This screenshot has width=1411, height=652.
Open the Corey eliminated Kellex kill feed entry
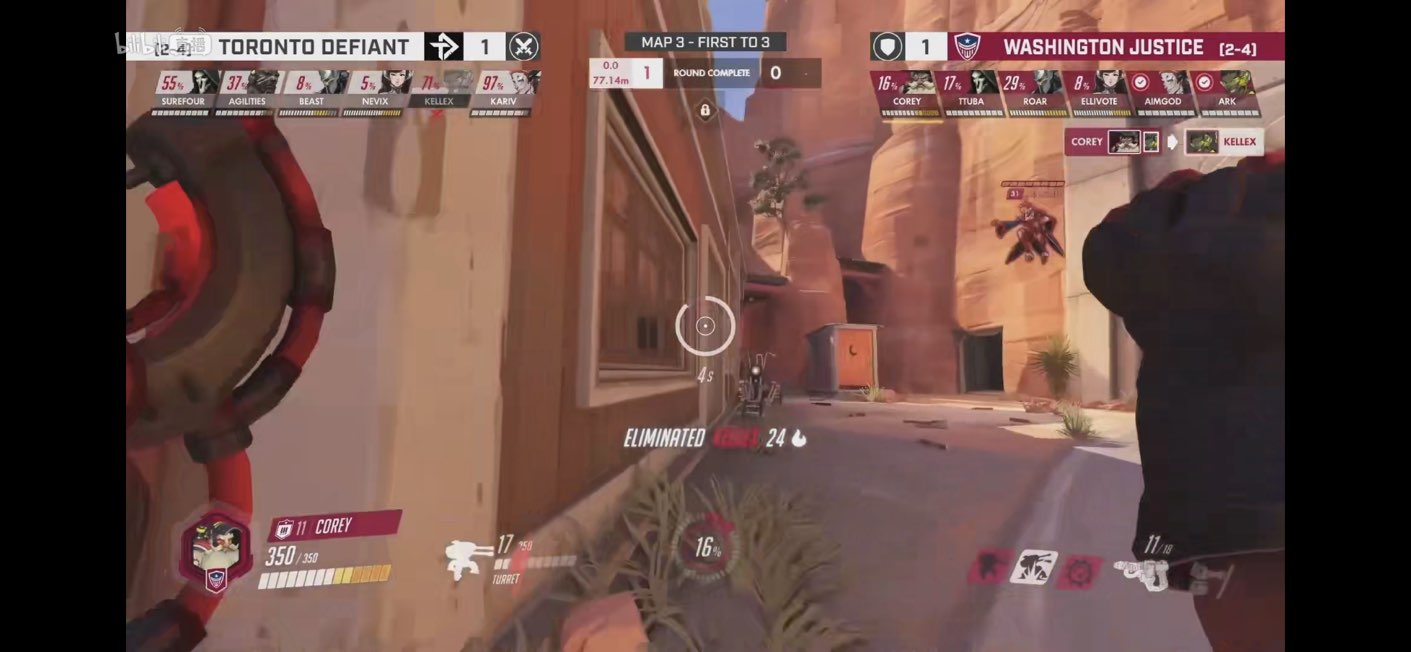coord(1163,142)
